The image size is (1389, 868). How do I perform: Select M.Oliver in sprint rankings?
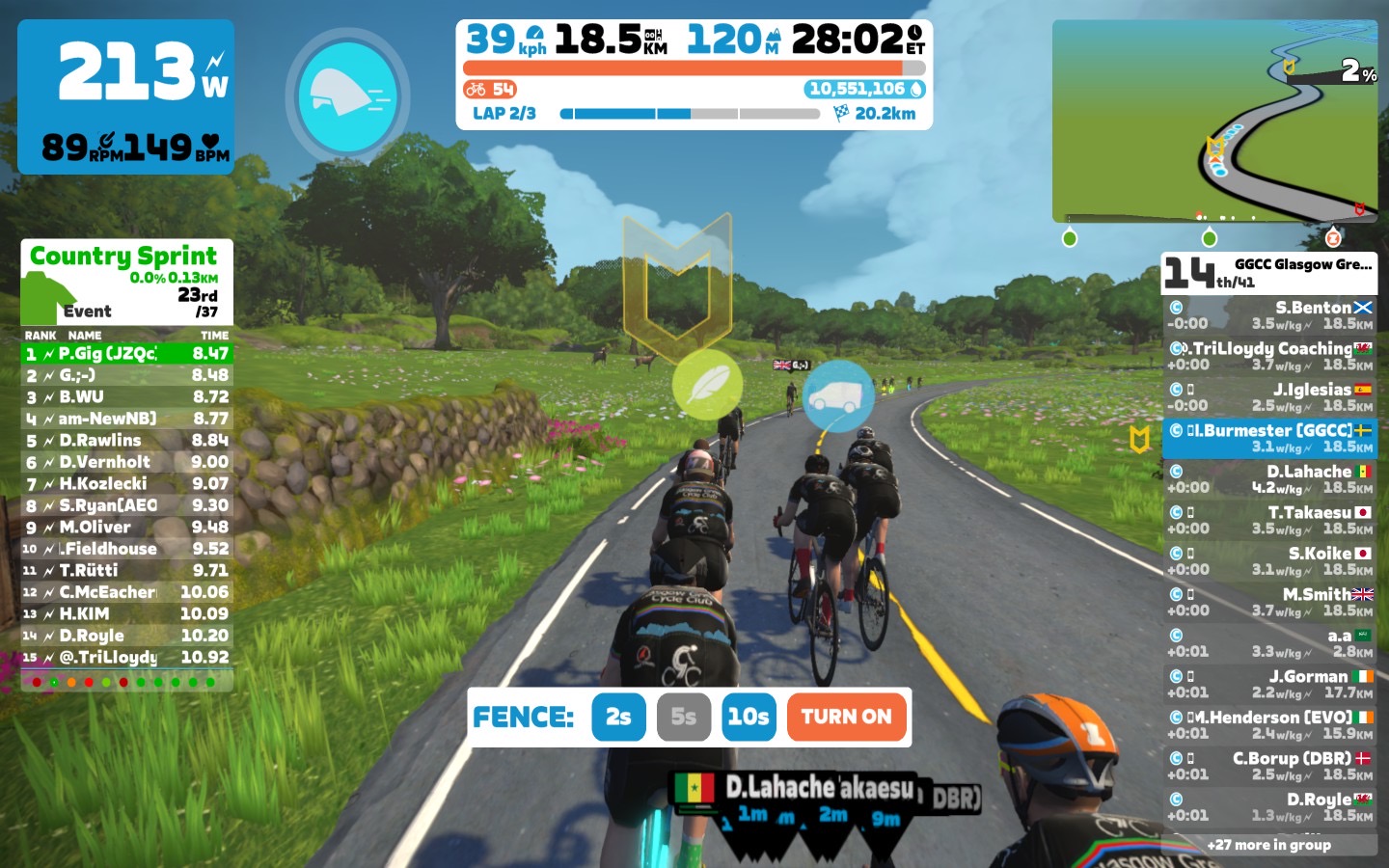[x=126, y=528]
